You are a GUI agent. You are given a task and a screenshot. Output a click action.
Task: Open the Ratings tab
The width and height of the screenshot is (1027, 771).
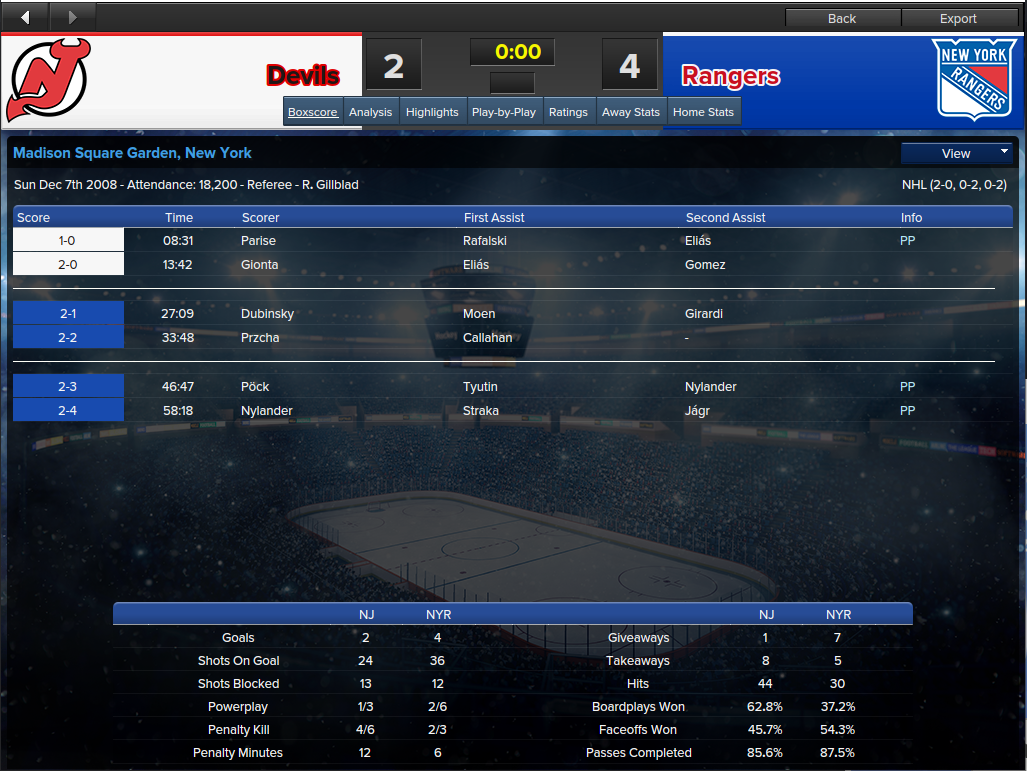click(568, 112)
